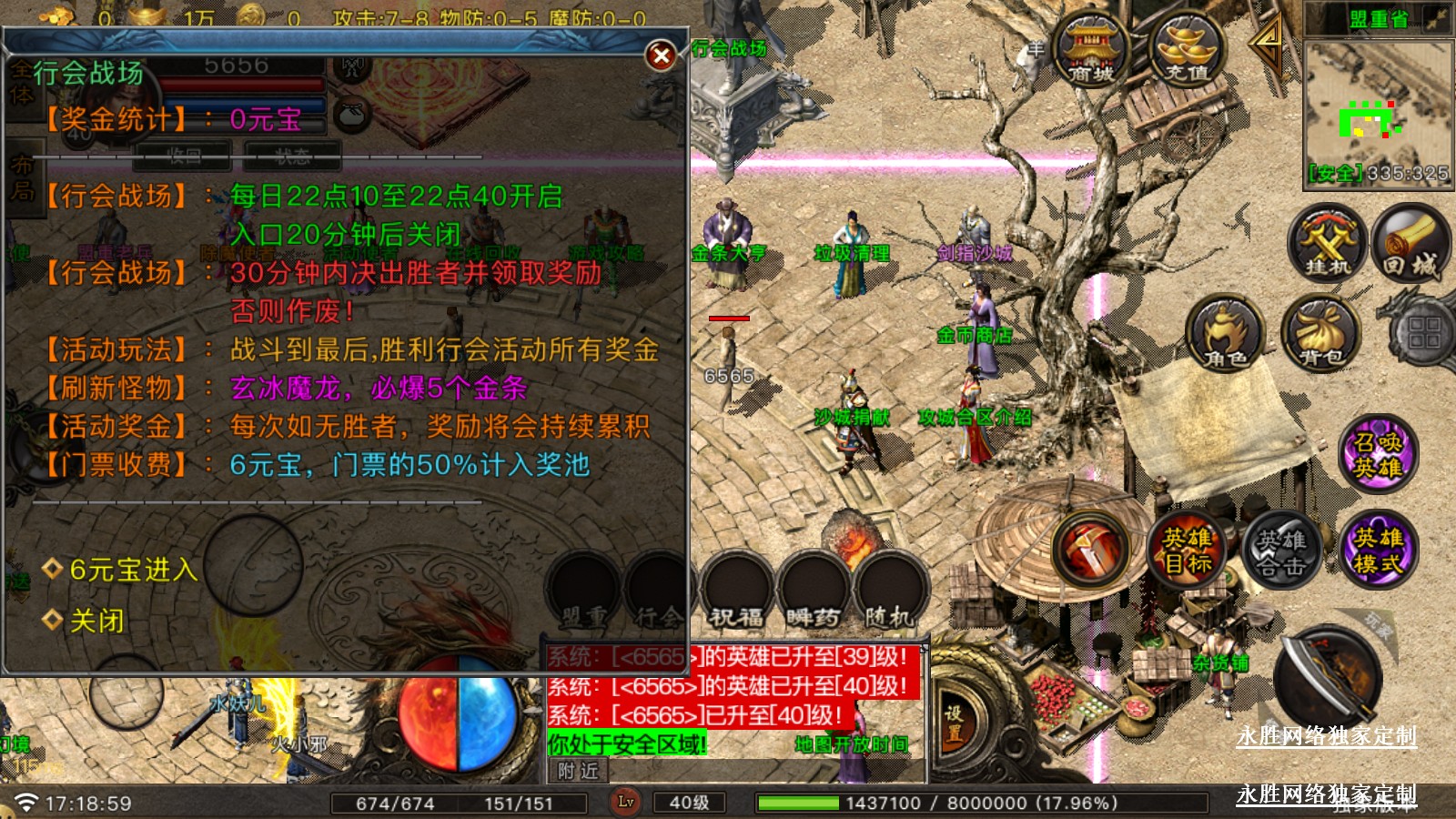Tap the 召唤英雄 summon hero button
Image resolution: width=1456 pixels, height=819 pixels.
point(1377,453)
